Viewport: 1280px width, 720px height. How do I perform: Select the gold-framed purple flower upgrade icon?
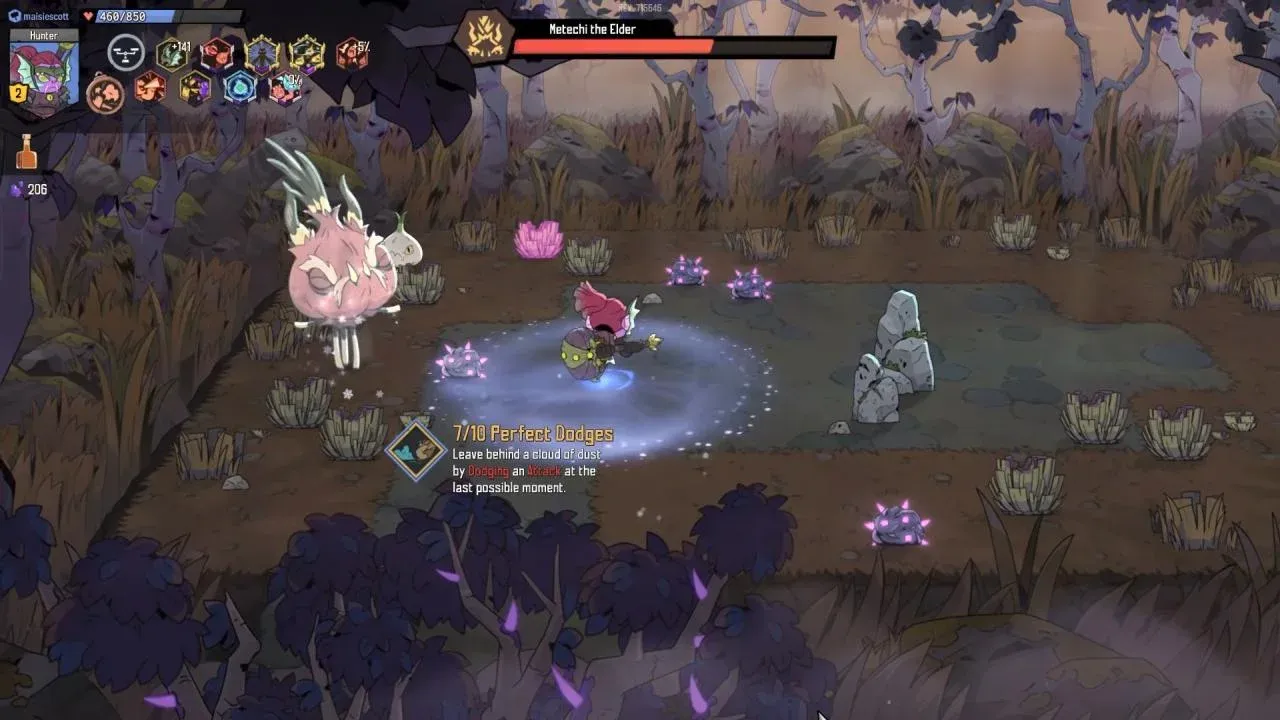point(263,54)
